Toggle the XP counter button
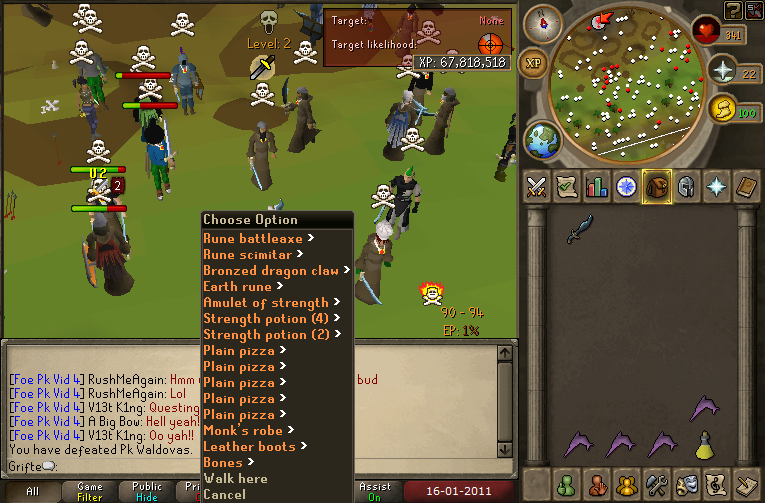765x503 pixels. coord(535,62)
